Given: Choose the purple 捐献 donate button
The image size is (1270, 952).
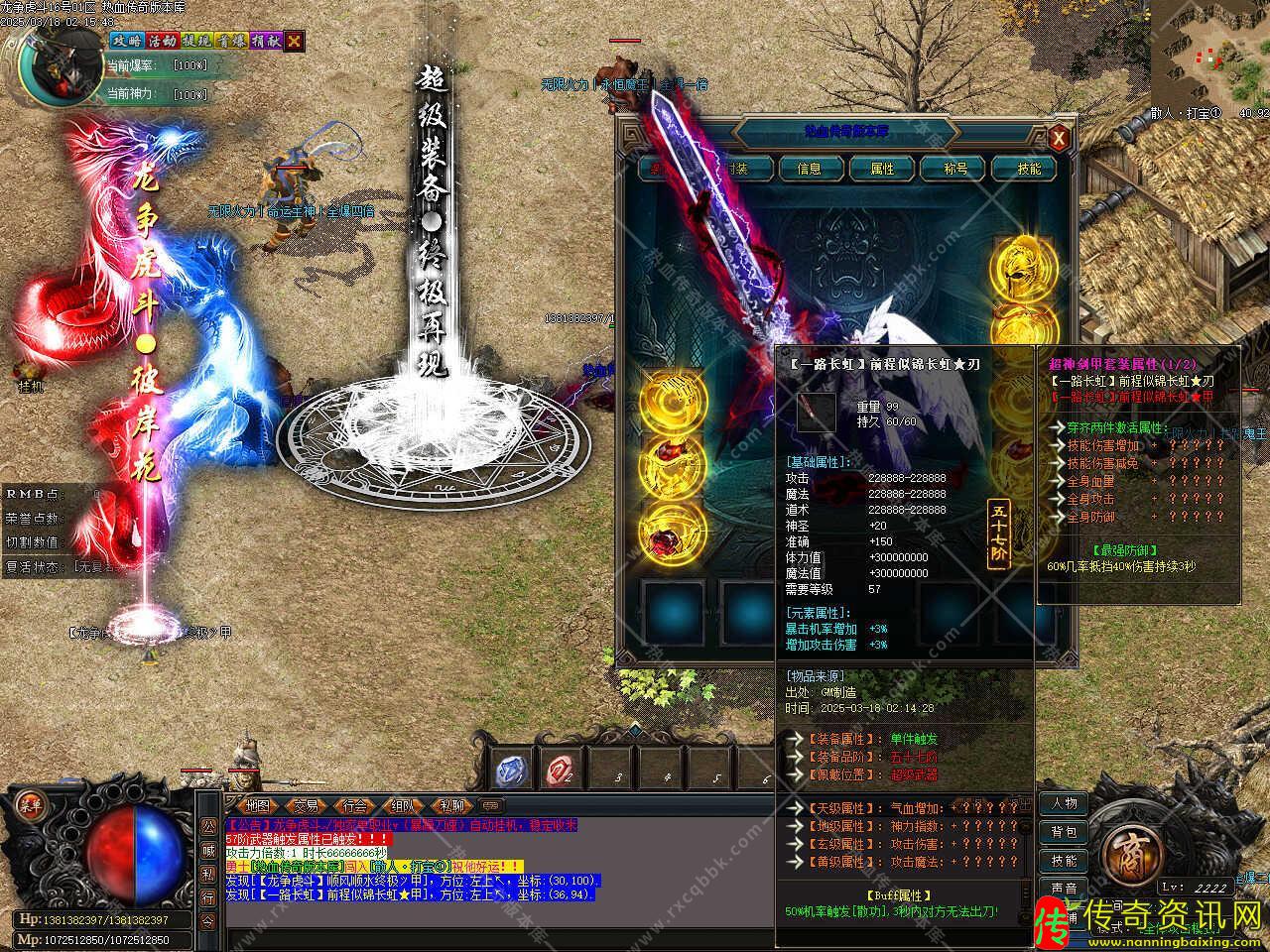Looking at the screenshot, I should 265,42.
